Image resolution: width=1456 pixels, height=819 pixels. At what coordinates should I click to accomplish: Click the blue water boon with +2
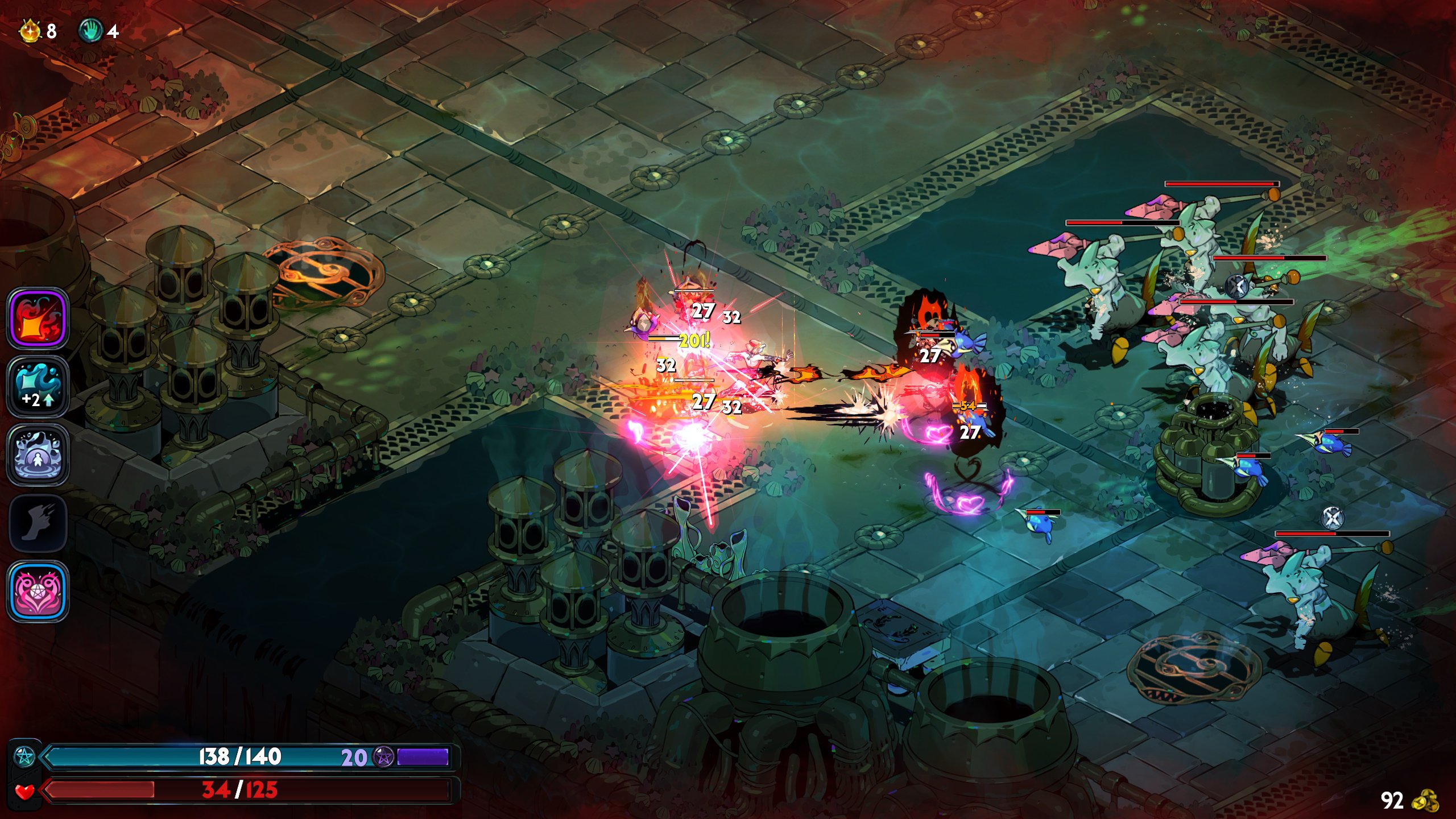click(x=38, y=386)
